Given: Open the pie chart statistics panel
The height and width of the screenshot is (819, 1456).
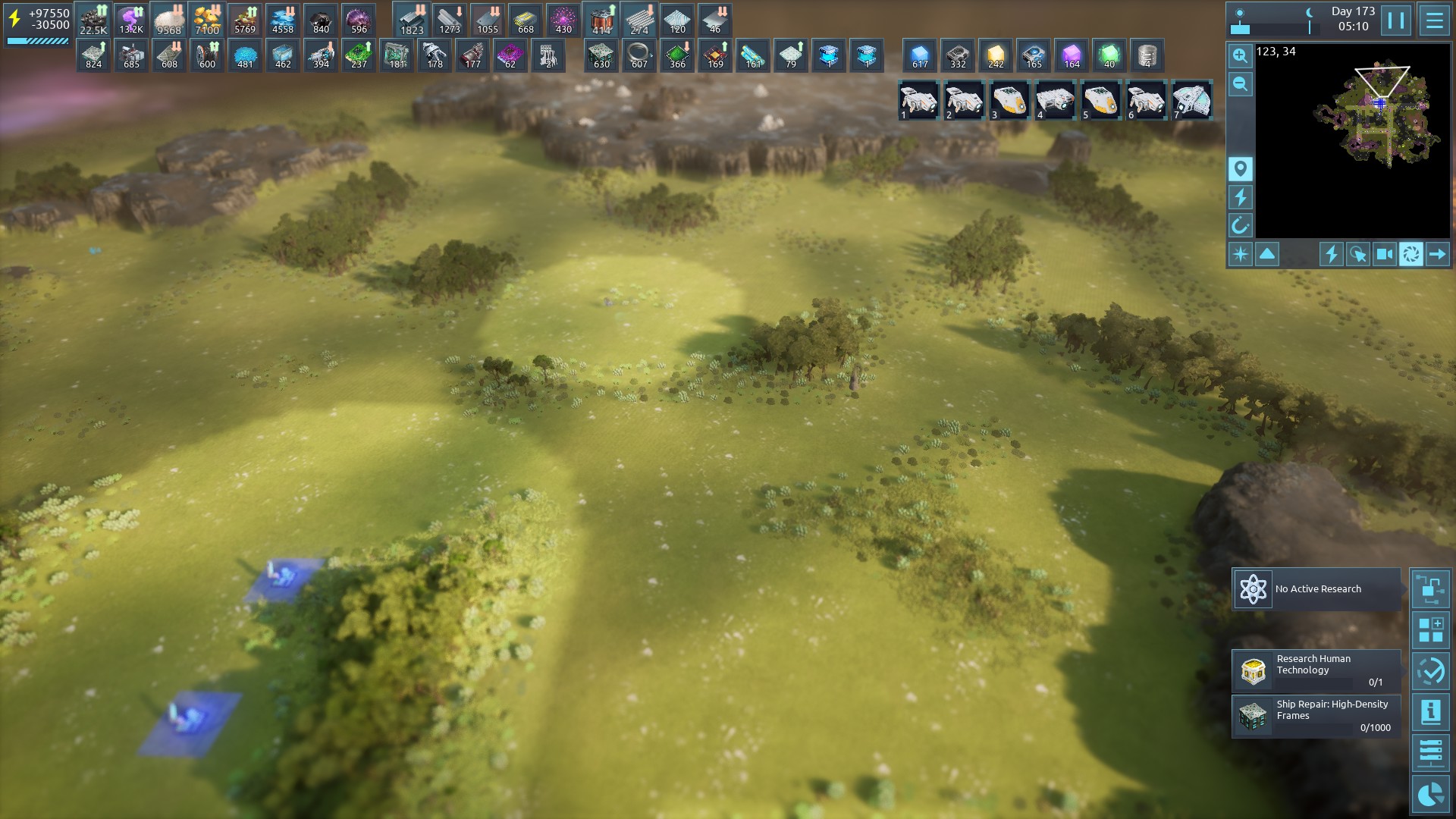Looking at the screenshot, I should pos(1430,794).
